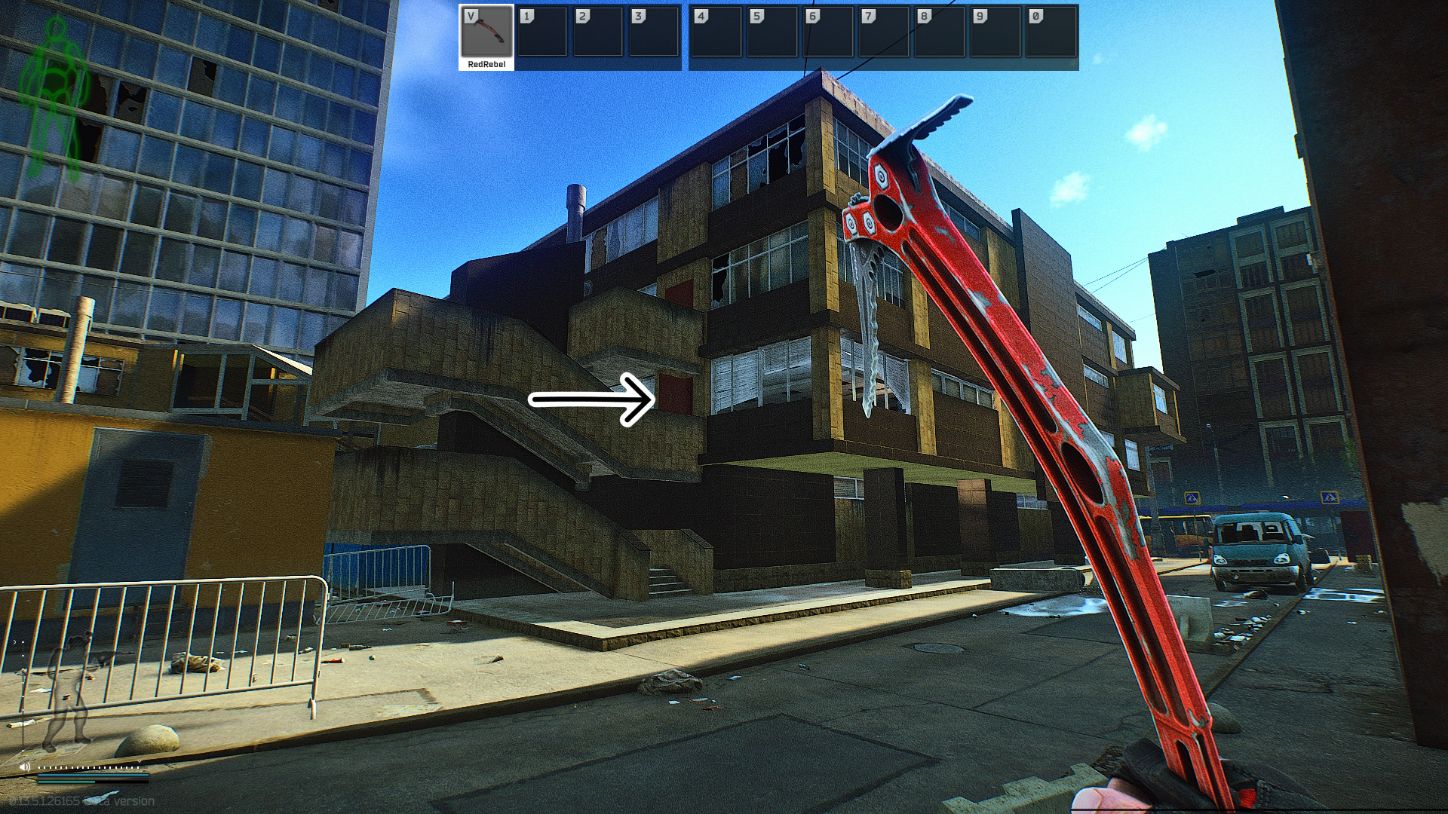
Task: Activate quick slot number 3
Action: [x=654, y=32]
